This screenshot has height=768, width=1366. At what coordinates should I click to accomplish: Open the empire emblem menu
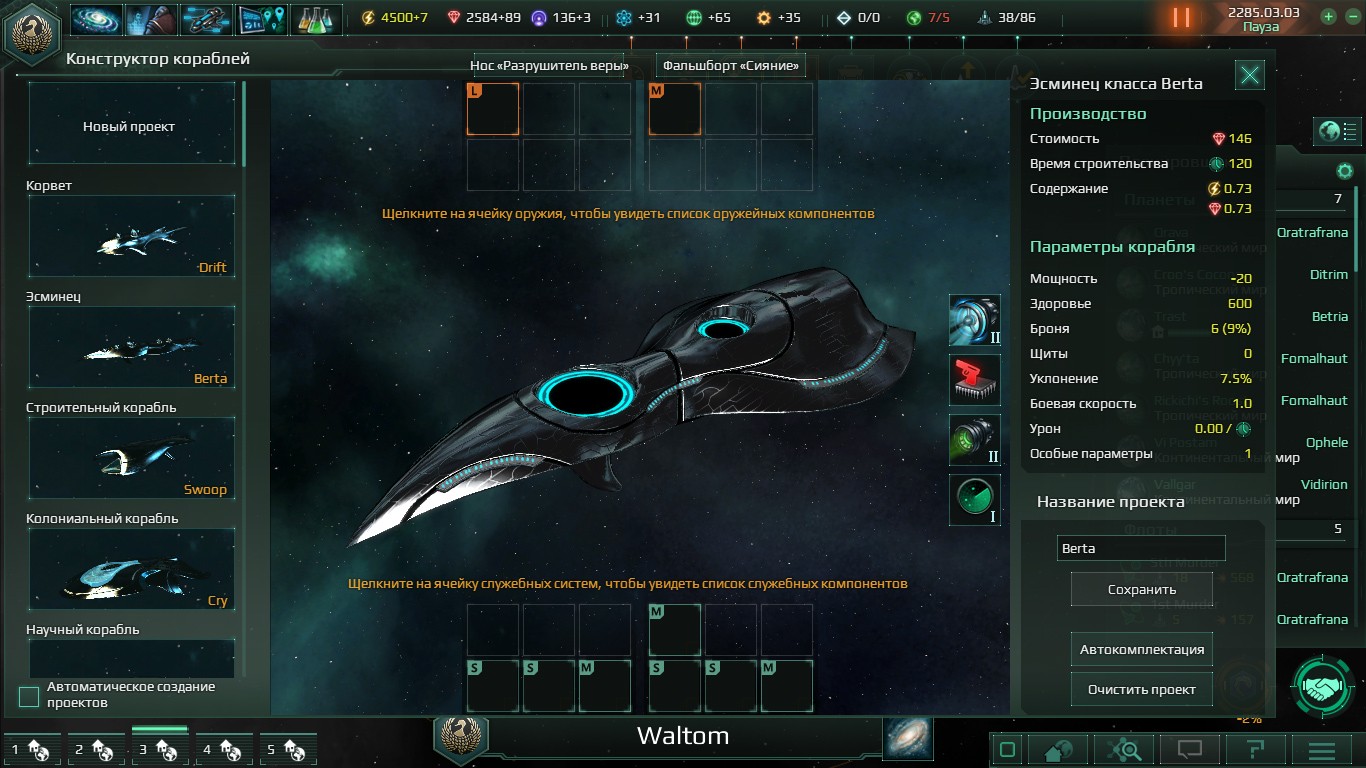30,32
